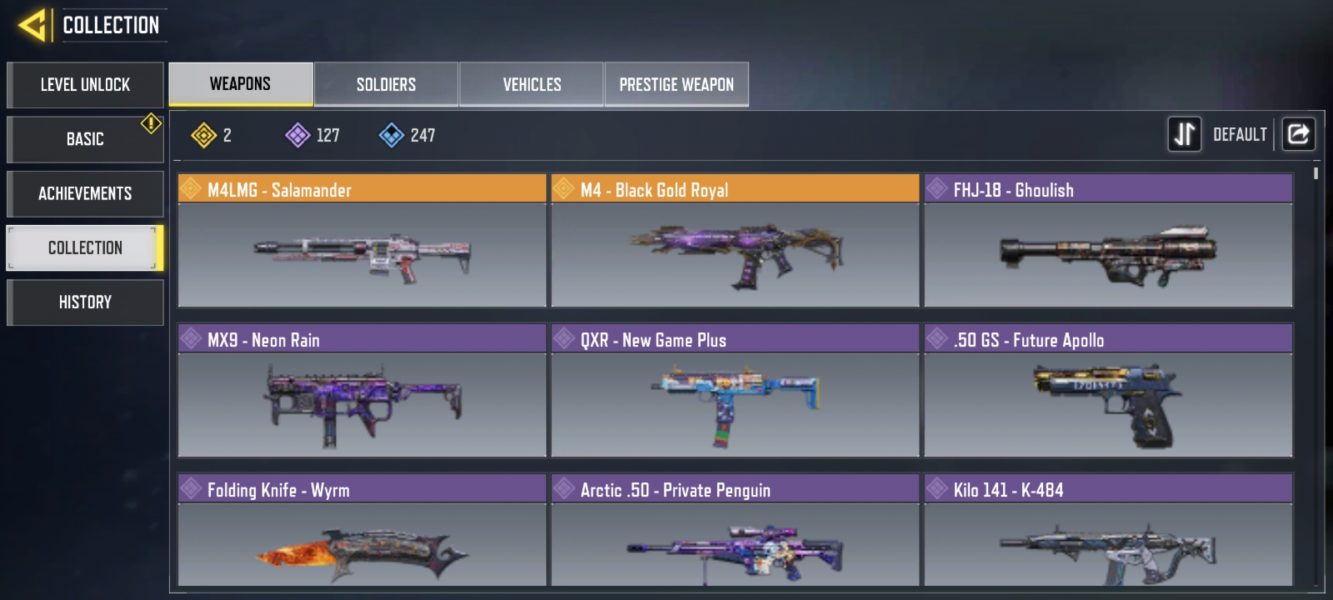Choose the FHJ-18 - Ghoulish launcher
Image resolution: width=1333 pixels, height=600 pixels.
[1108, 241]
